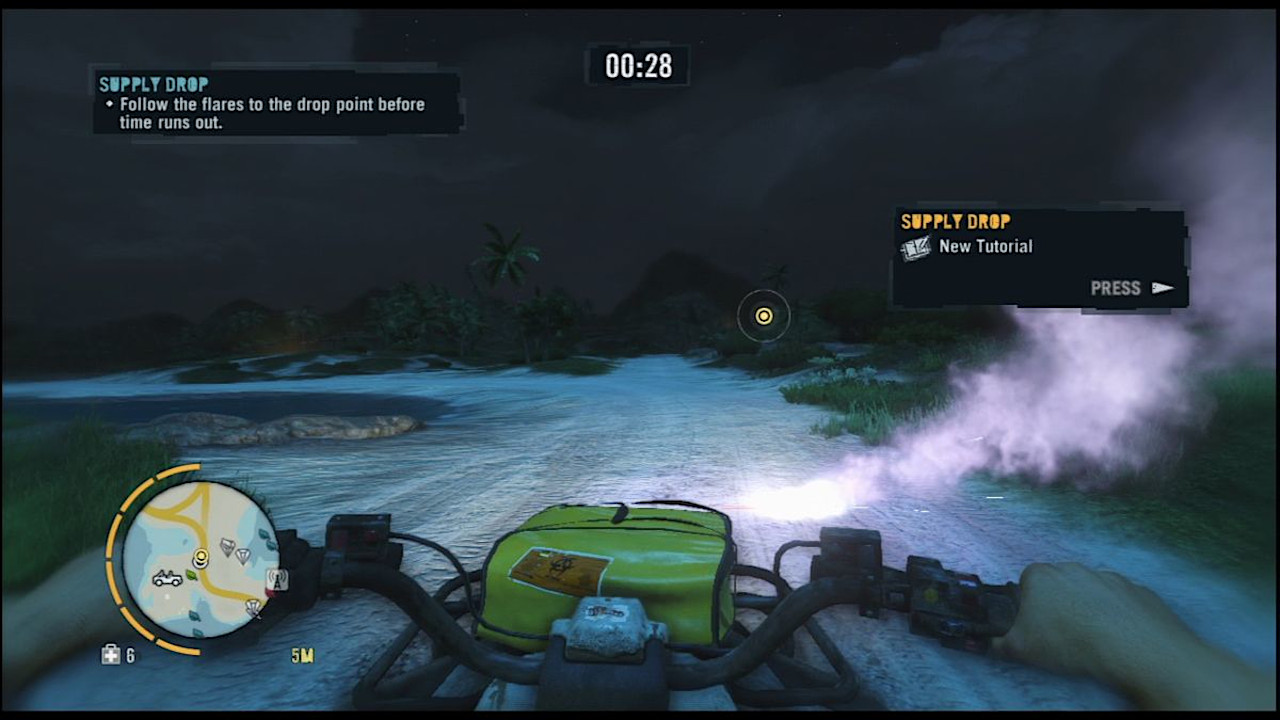The image size is (1280, 720).
Task: Click the green leaf plant icon on minimap
Action: [x=191, y=576]
